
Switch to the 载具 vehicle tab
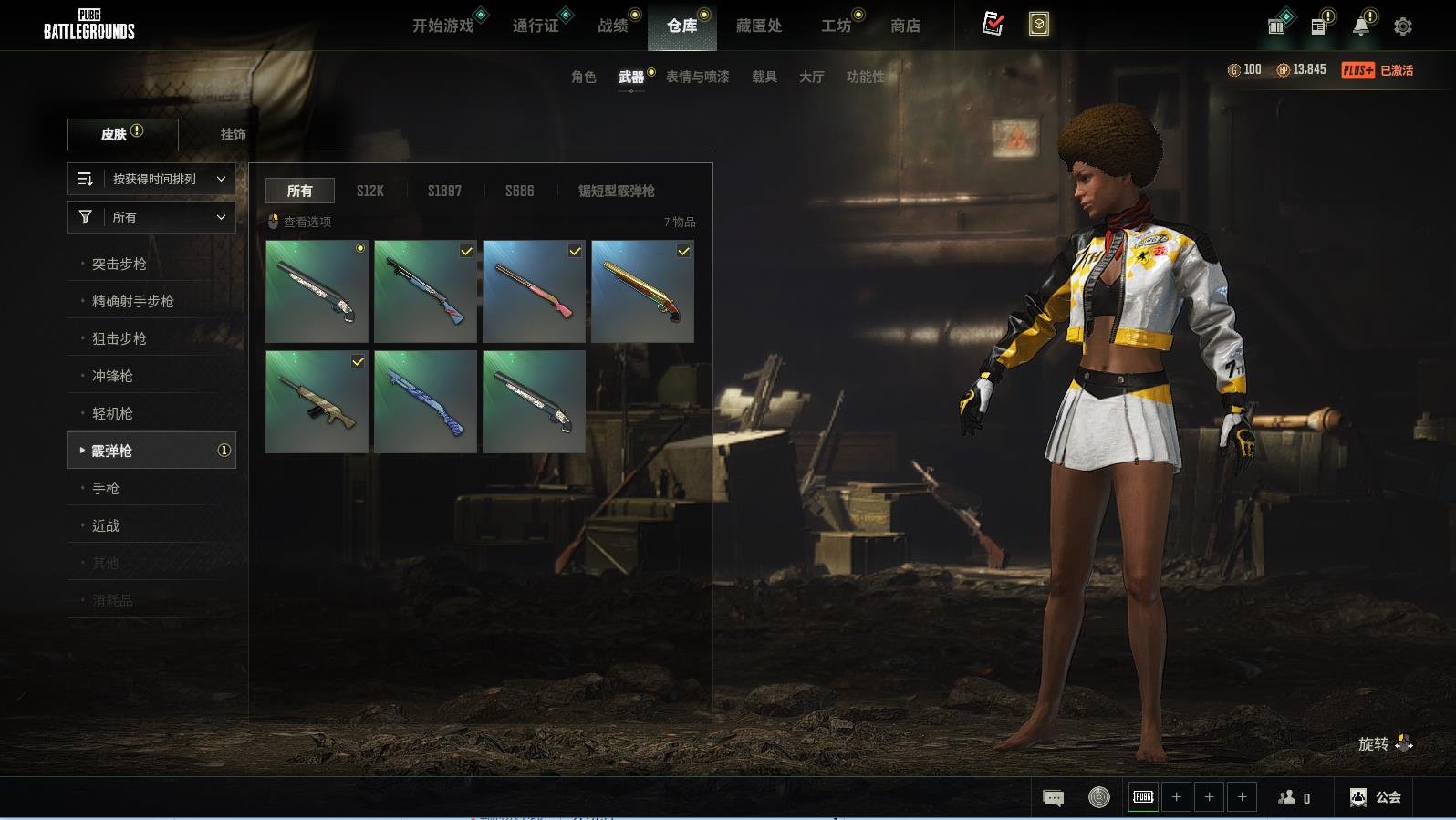point(764,77)
